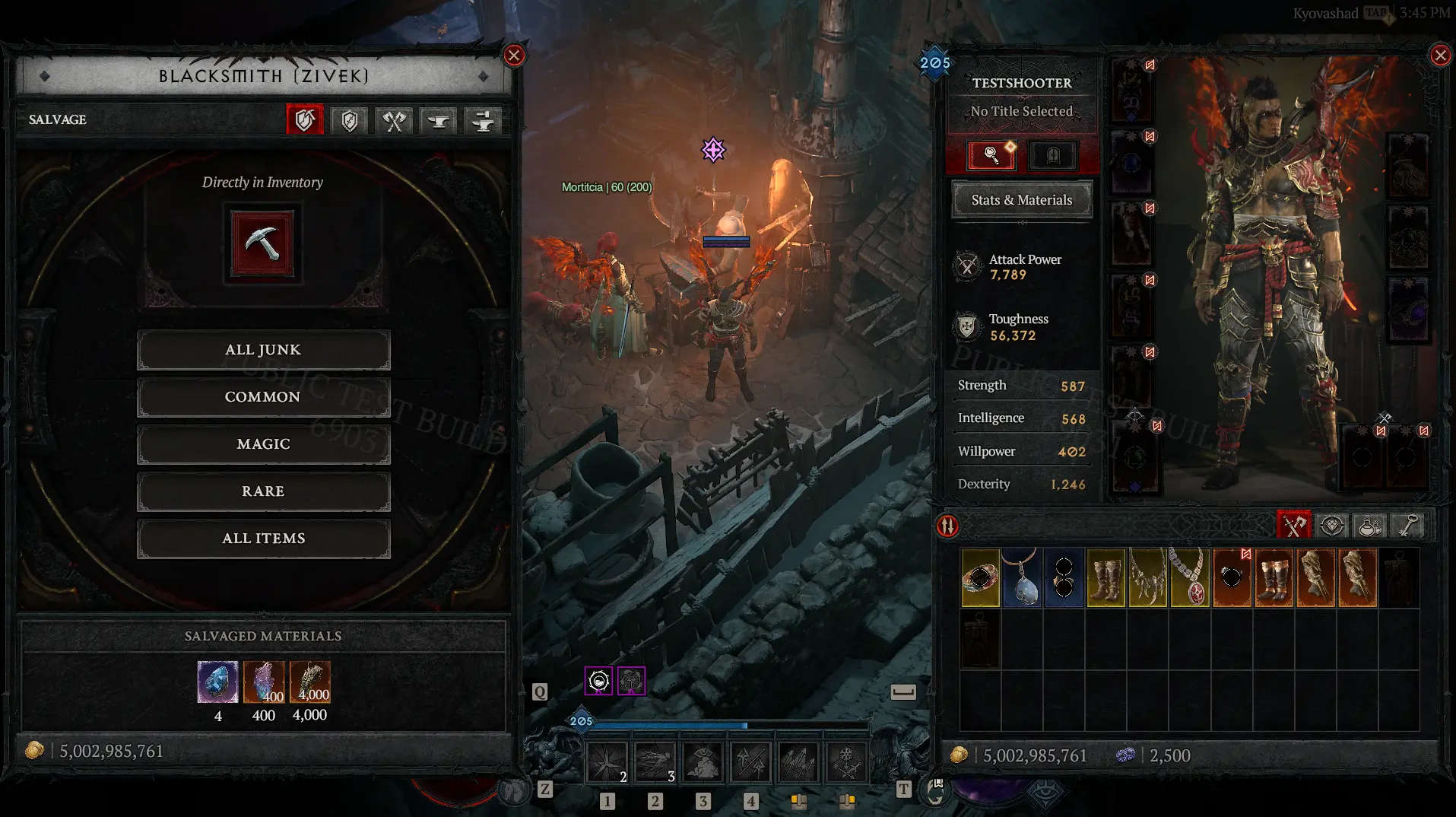Open the consumables flask tab
Viewport: 1456px width, 817px height.
tap(1369, 526)
